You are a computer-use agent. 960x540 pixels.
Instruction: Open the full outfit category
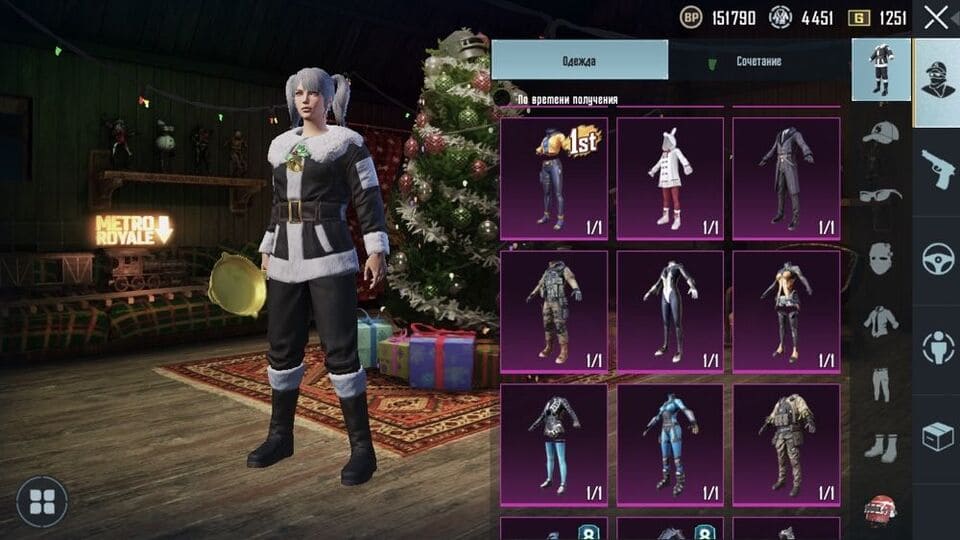pyautogui.click(x=881, y=70)
